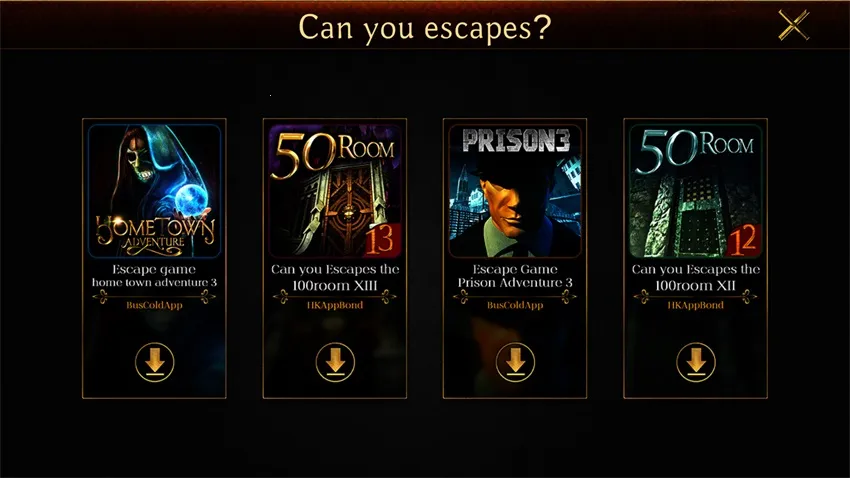Viewport: 850px width, 478px height.
Task: Close the Can you escapes dialog
Action: pos(793,26)
